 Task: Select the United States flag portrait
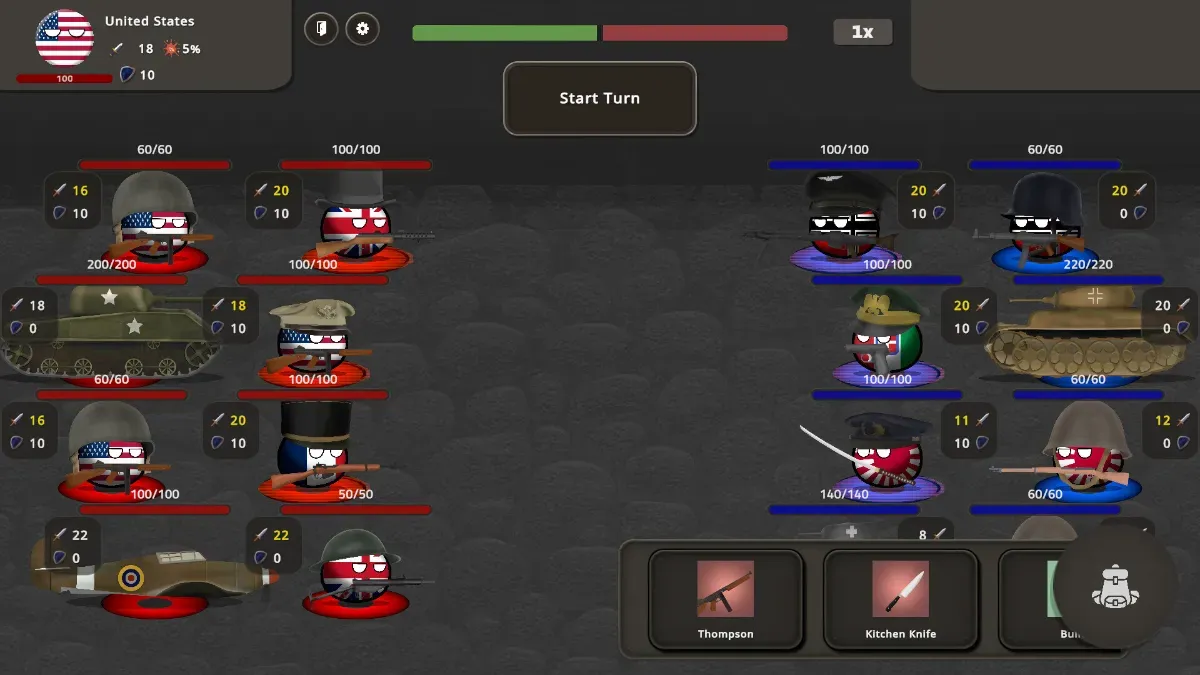[x=65, y=38]
